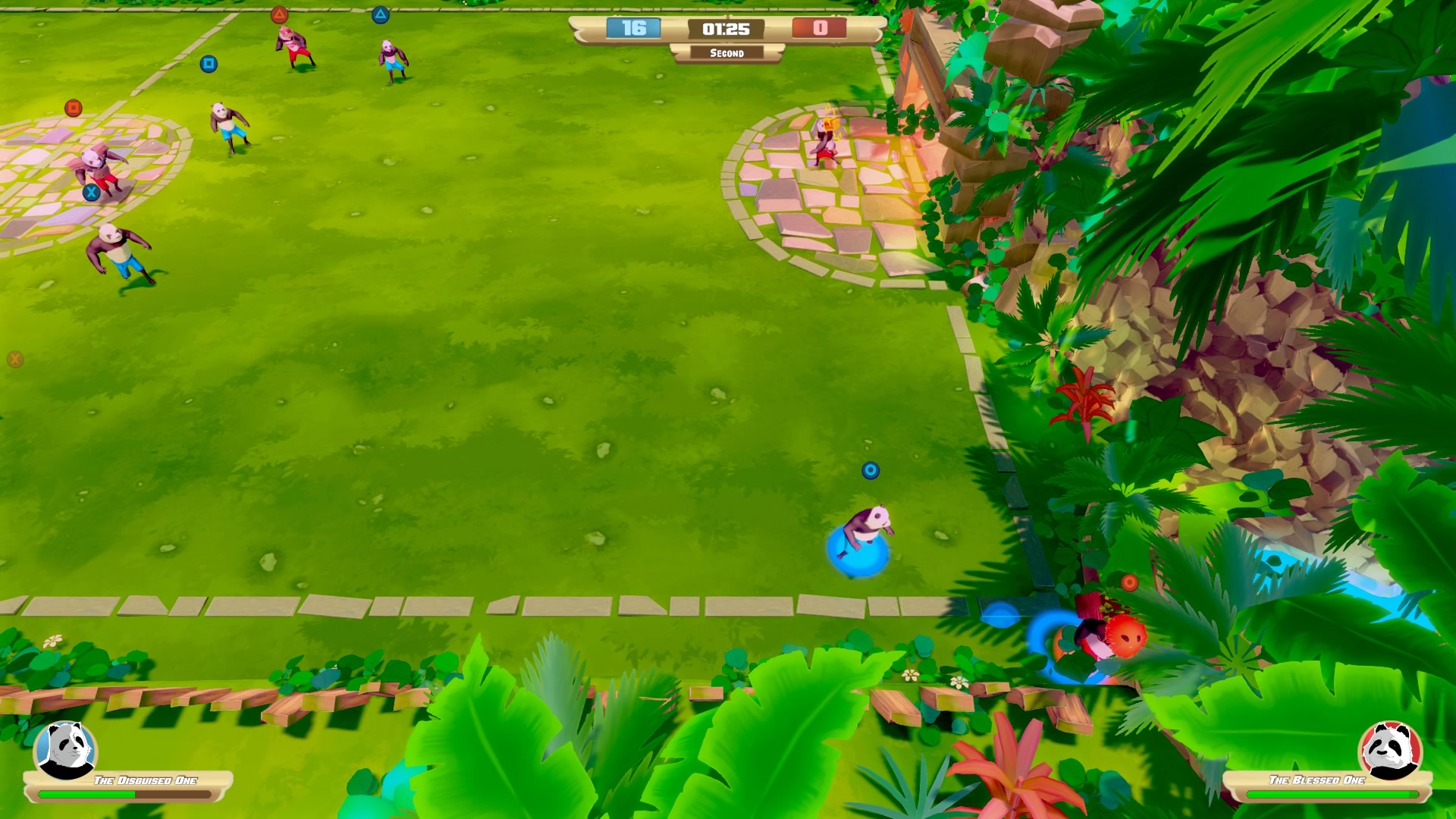Click the blue Circle marker above the panda with the ball
The height and width of the screenshot is (819, 1456).
(x=870, y=469)
